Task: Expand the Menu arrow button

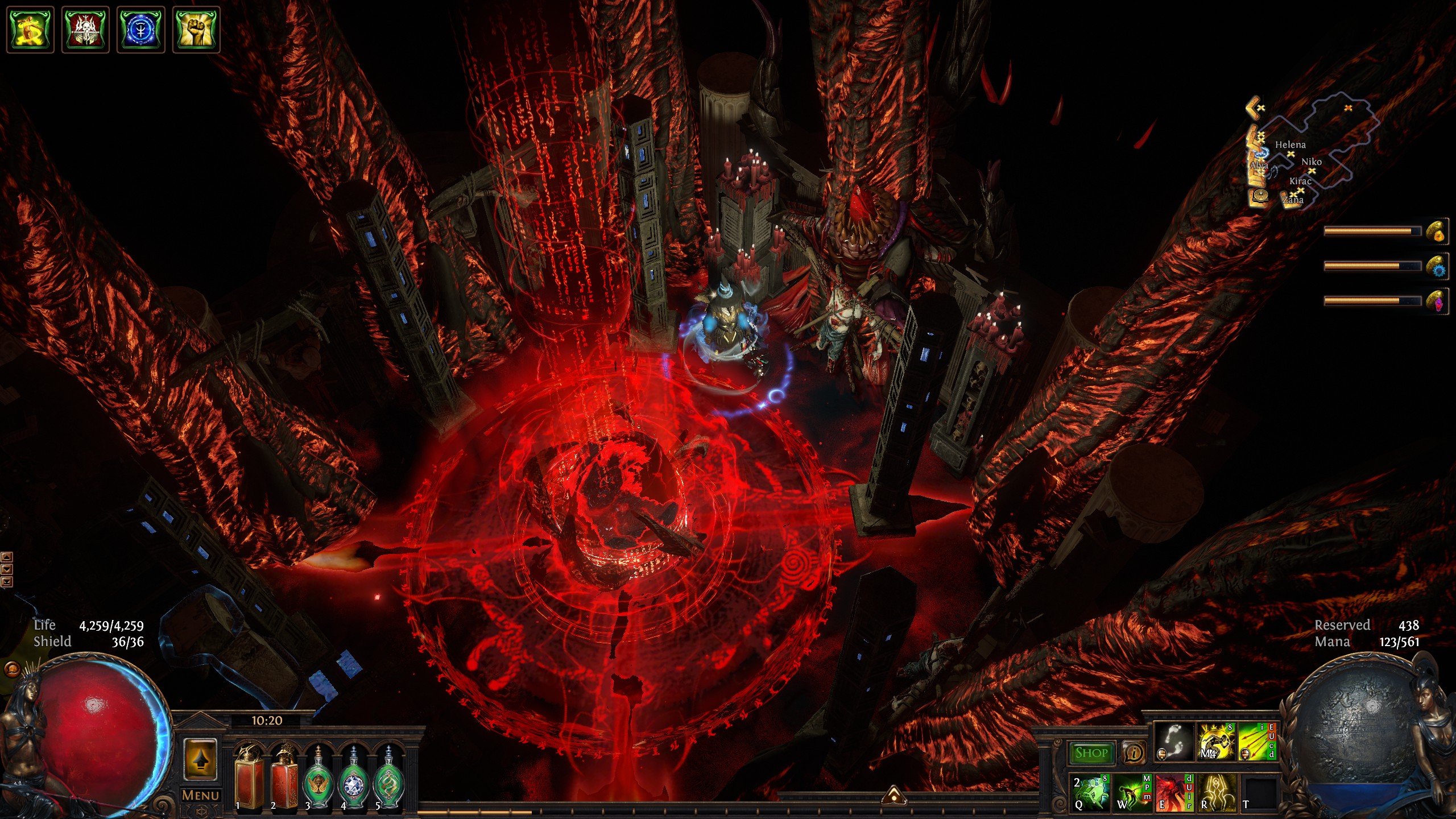Action: [200, 760]
